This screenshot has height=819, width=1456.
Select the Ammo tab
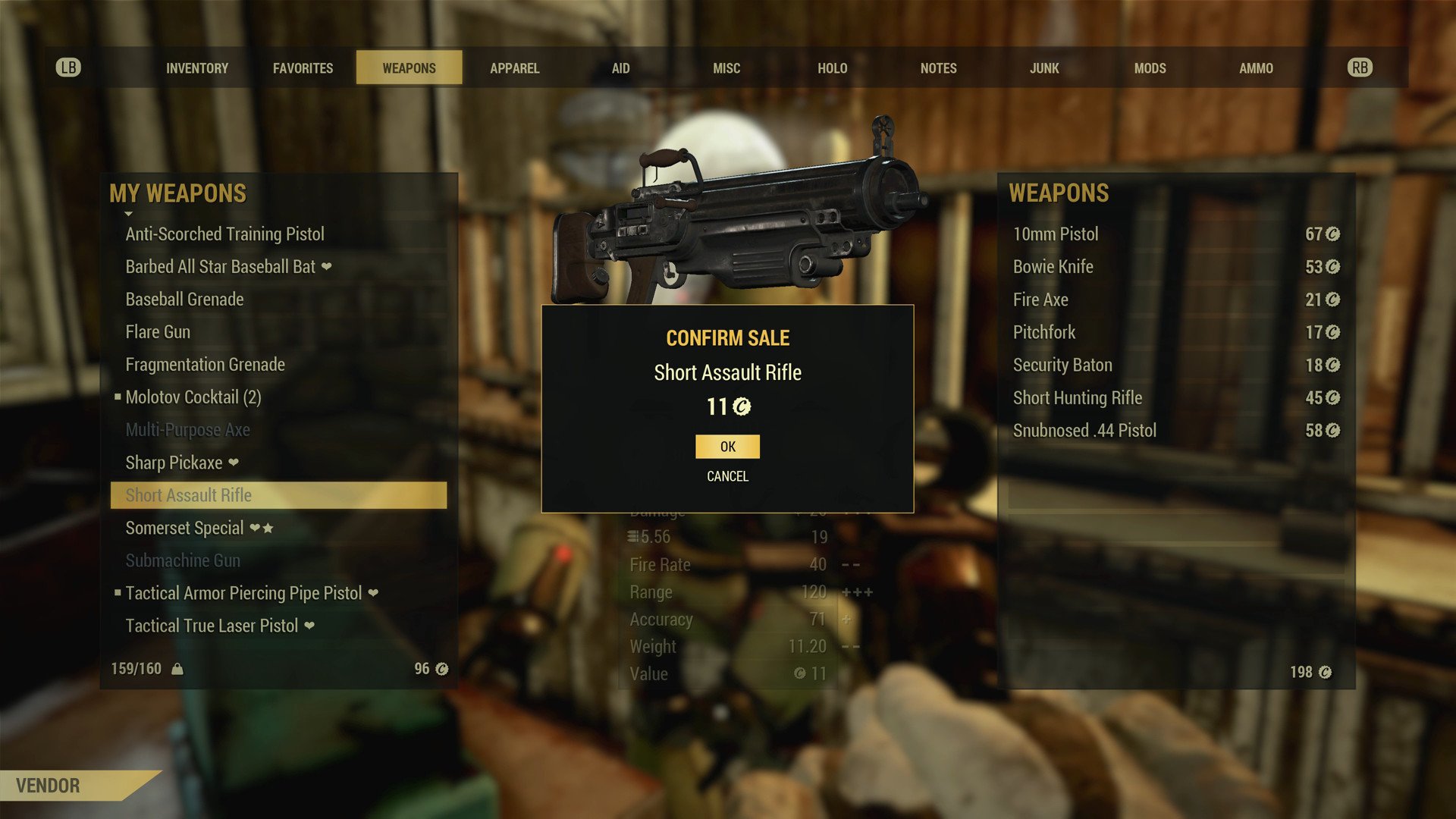(x=1256, y=68)
